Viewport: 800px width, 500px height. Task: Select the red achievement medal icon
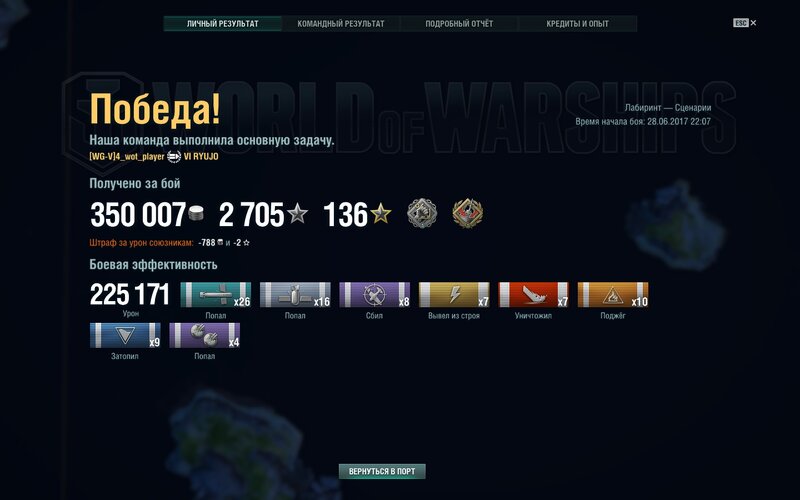coord(467,213)
